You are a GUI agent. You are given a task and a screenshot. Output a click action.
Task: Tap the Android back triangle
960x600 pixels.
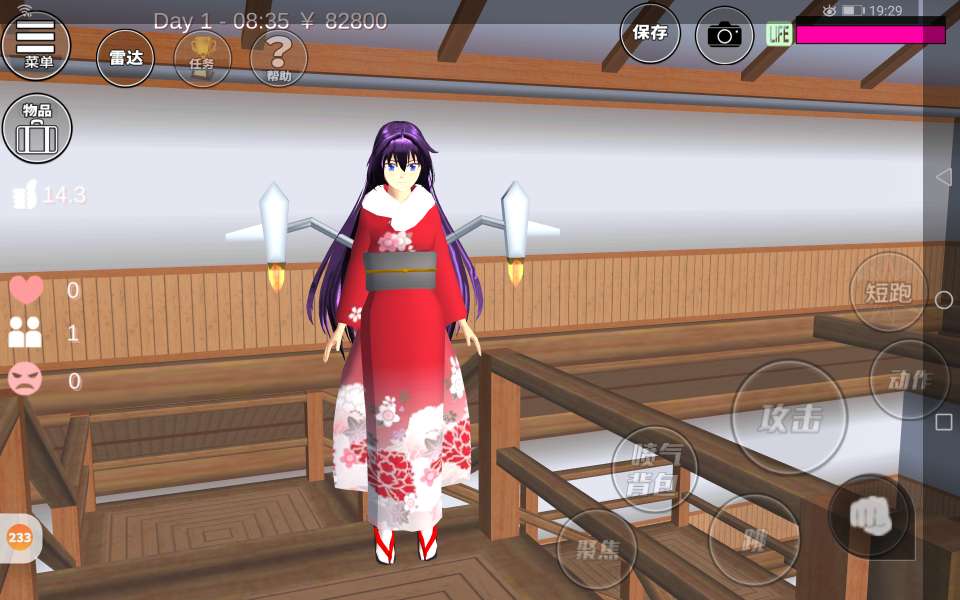click(x=942, y=177)
